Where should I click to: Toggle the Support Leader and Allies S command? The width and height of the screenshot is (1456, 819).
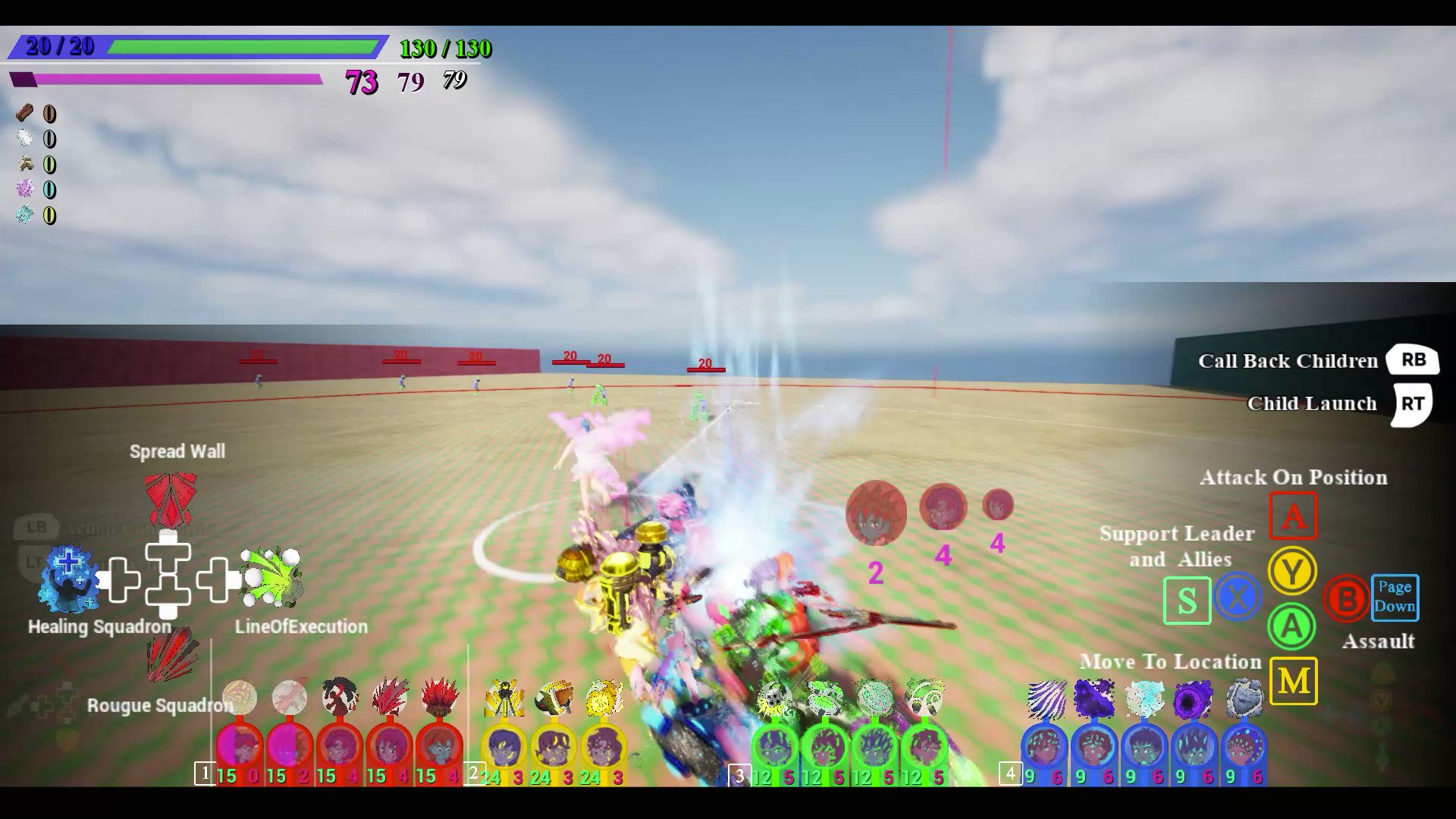(x=1187, y=600)
